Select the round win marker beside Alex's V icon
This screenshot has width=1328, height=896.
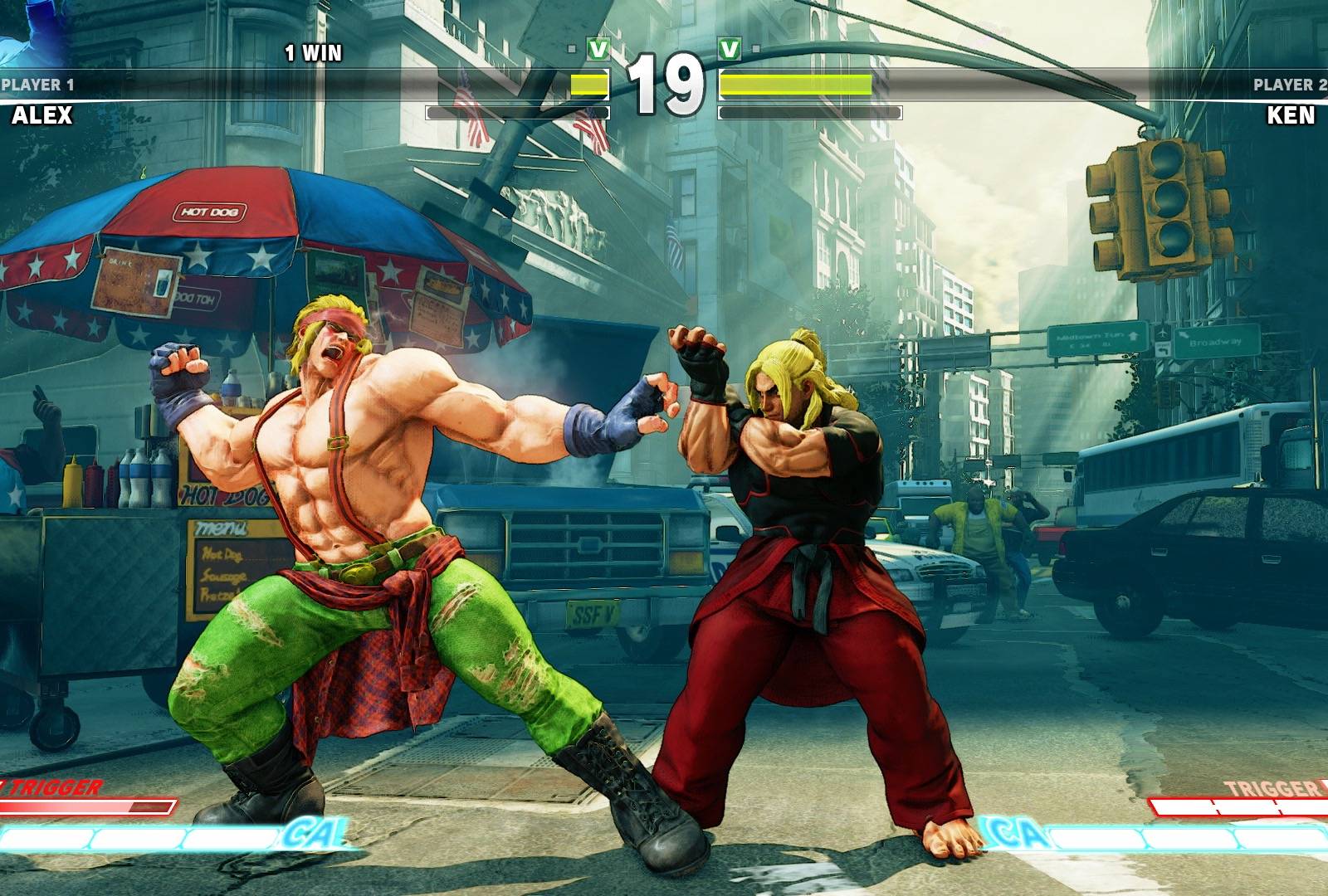[571, 46]
